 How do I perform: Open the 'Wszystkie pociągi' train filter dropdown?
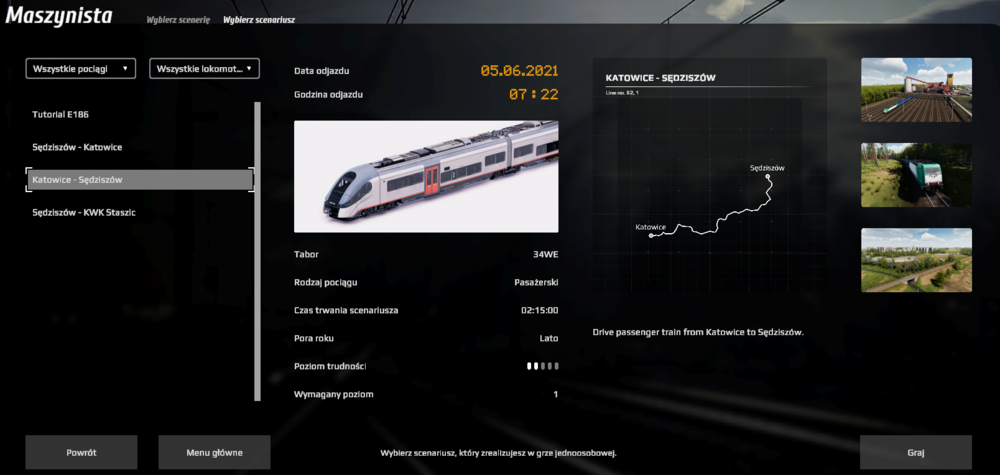[81, 69]
